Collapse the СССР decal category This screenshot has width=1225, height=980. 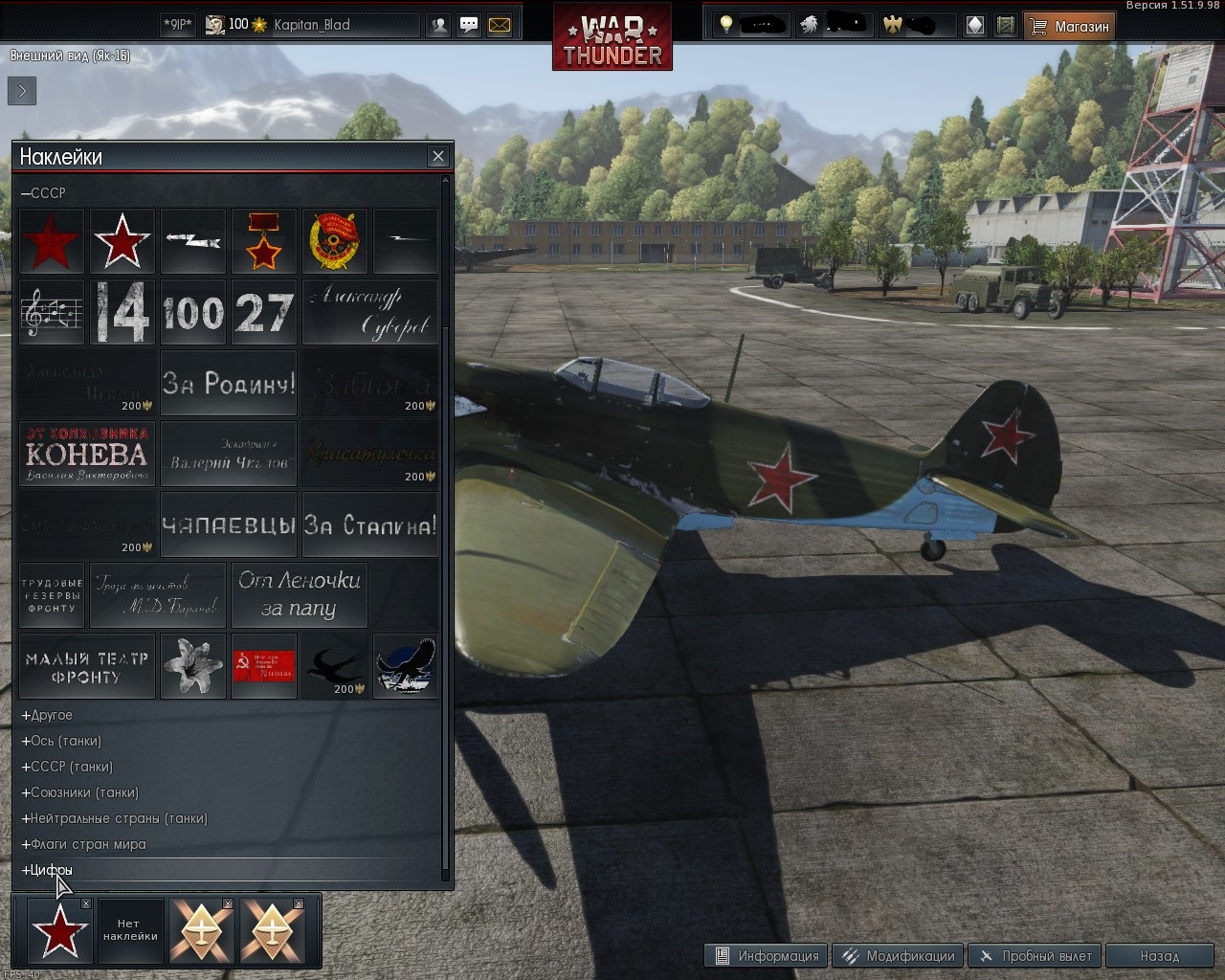point(44,193)
